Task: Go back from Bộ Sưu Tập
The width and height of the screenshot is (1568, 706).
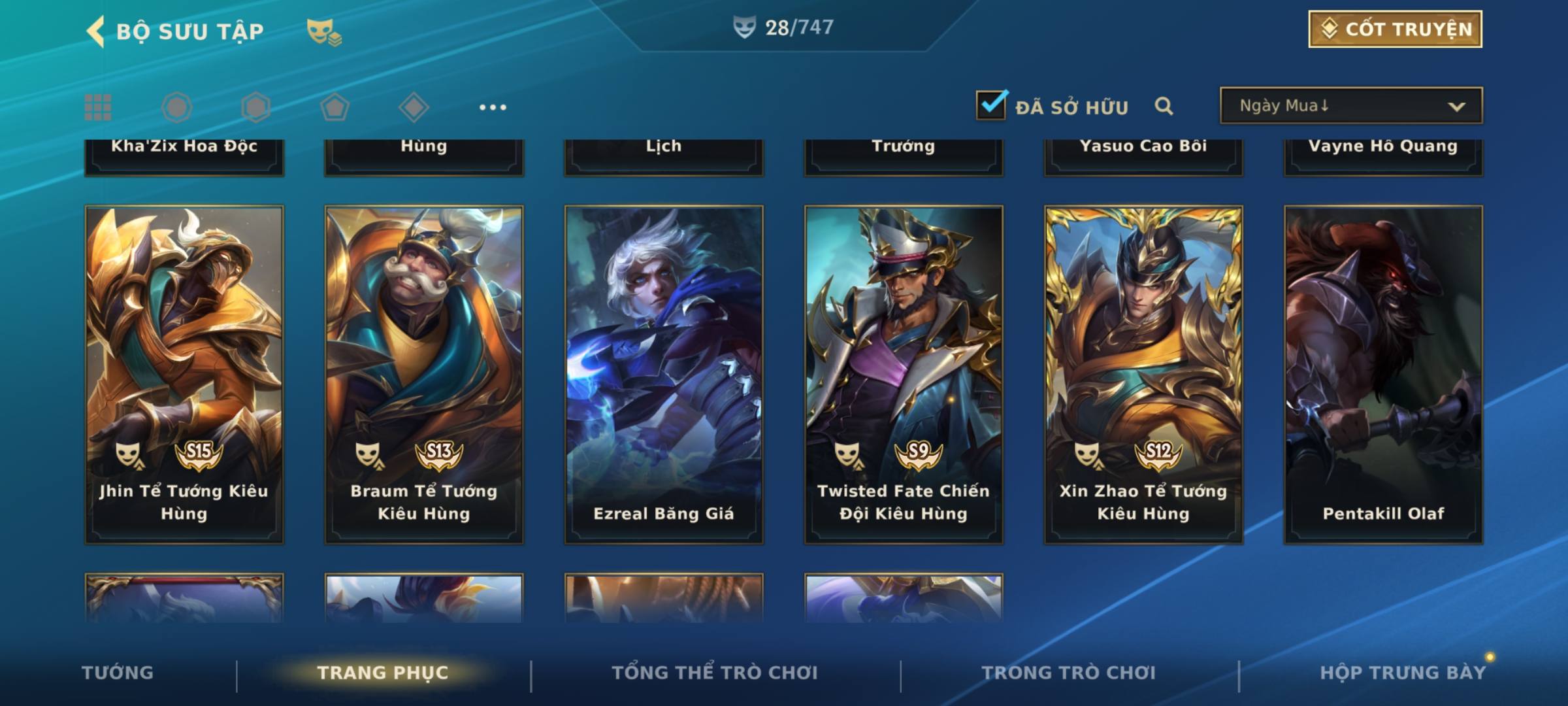Action: coord(97,31)
